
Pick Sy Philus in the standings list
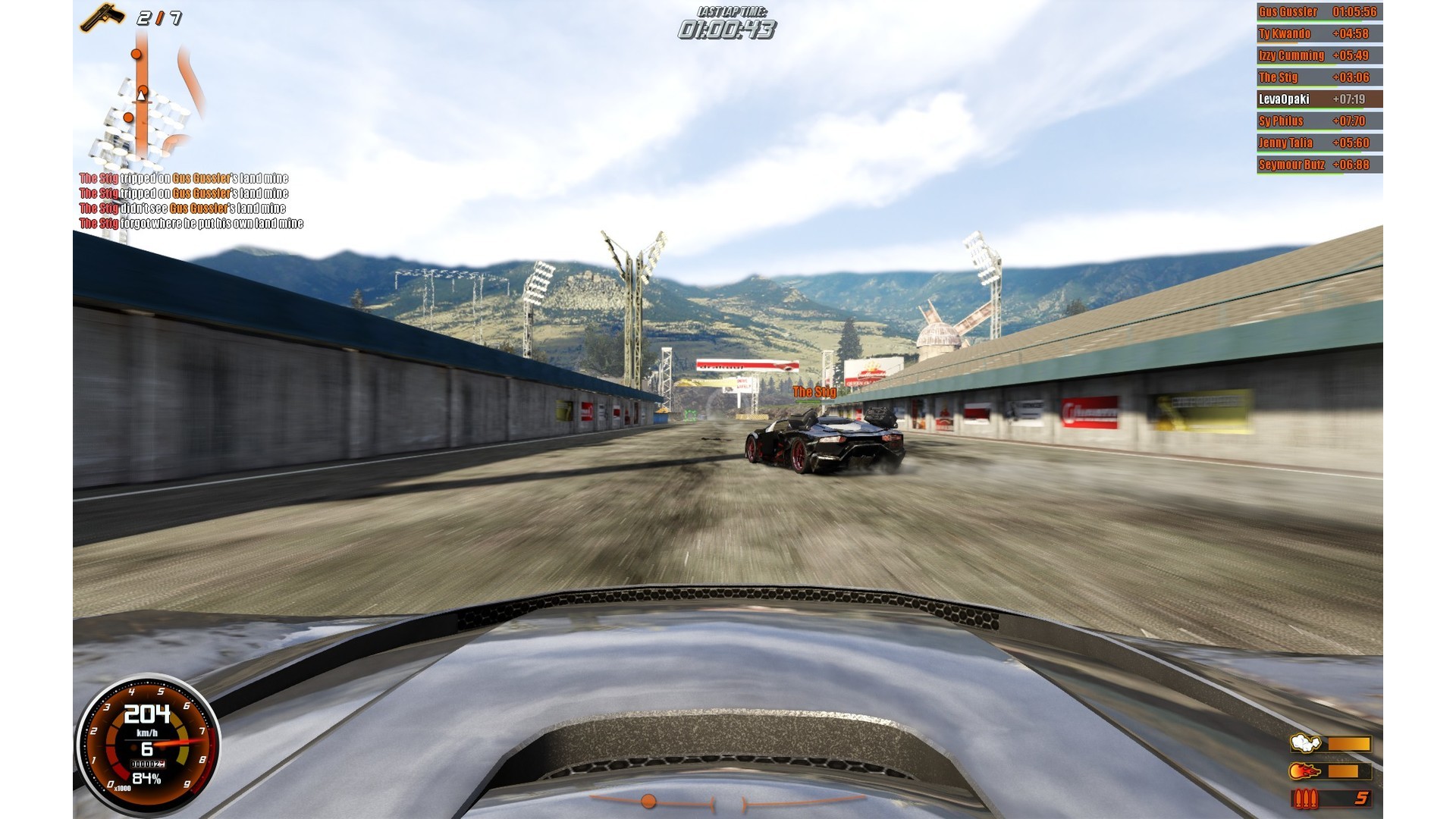(x=1319, y=121)
